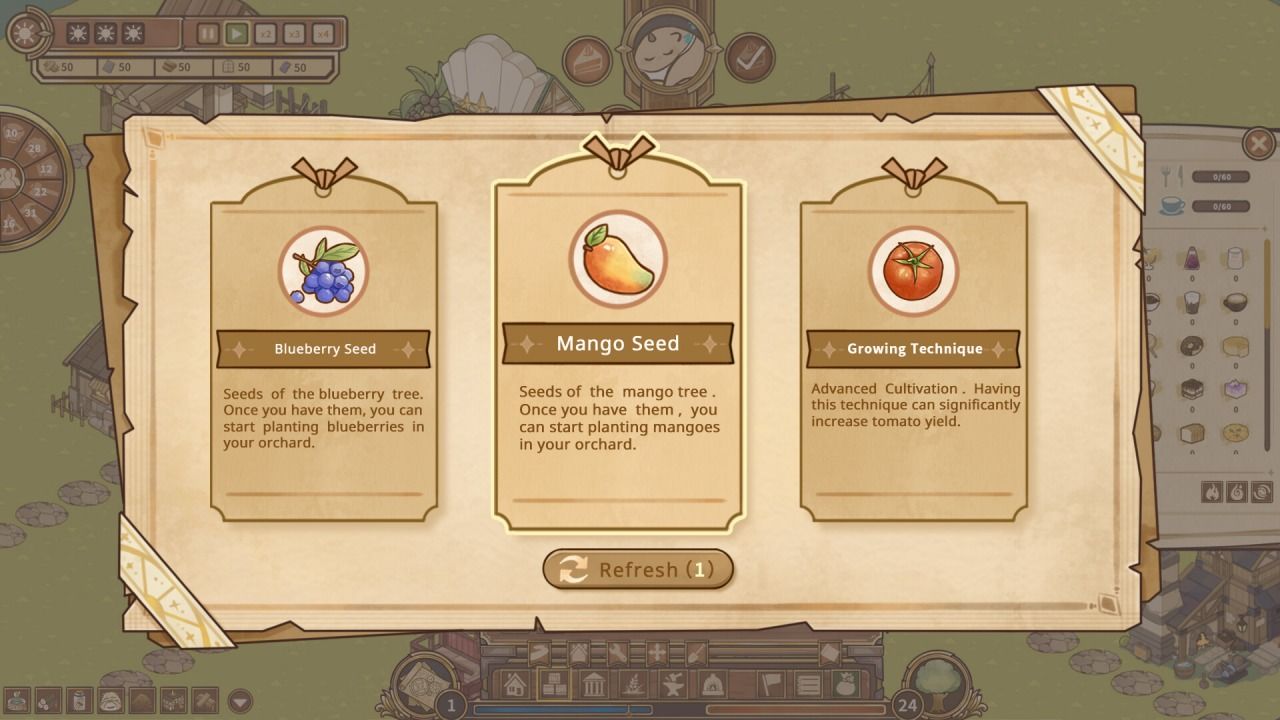
Task: Select the shovel tool in toolbar
Action: click(x=696, y=654)
